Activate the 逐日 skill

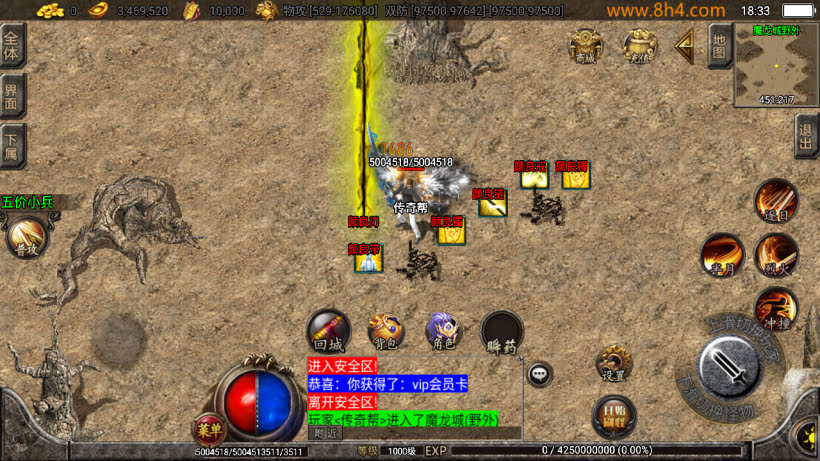point(775,200)
